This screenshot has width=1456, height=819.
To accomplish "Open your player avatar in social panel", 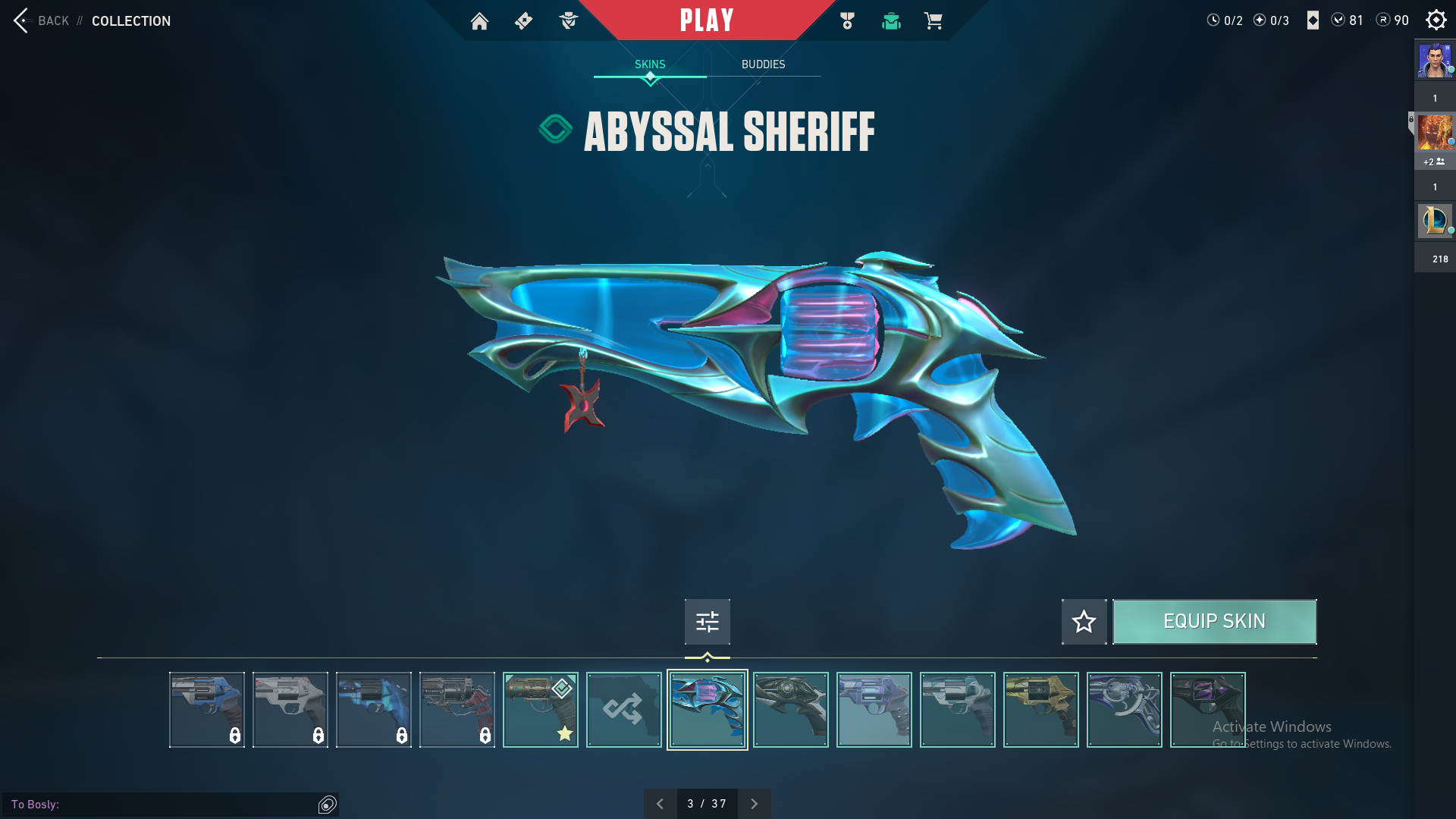I will [x=1435, y=61].
